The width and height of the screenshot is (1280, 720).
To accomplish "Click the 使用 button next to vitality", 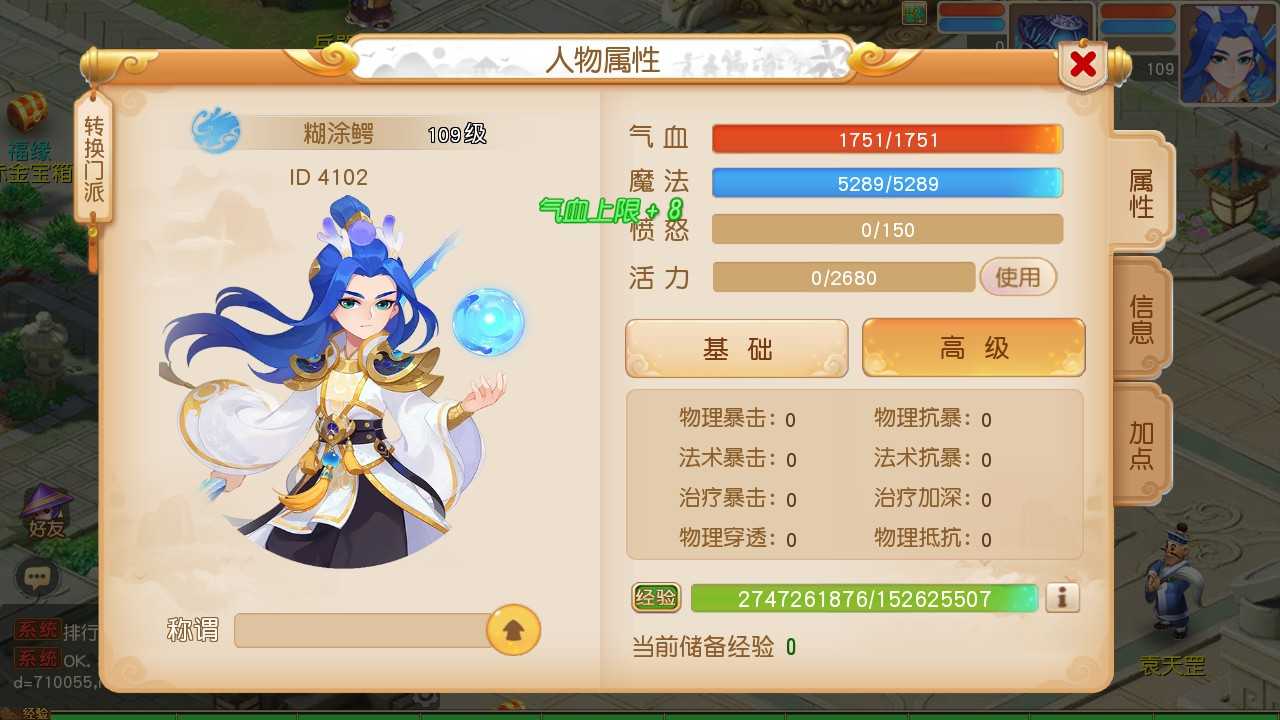I will point(1018,277).
